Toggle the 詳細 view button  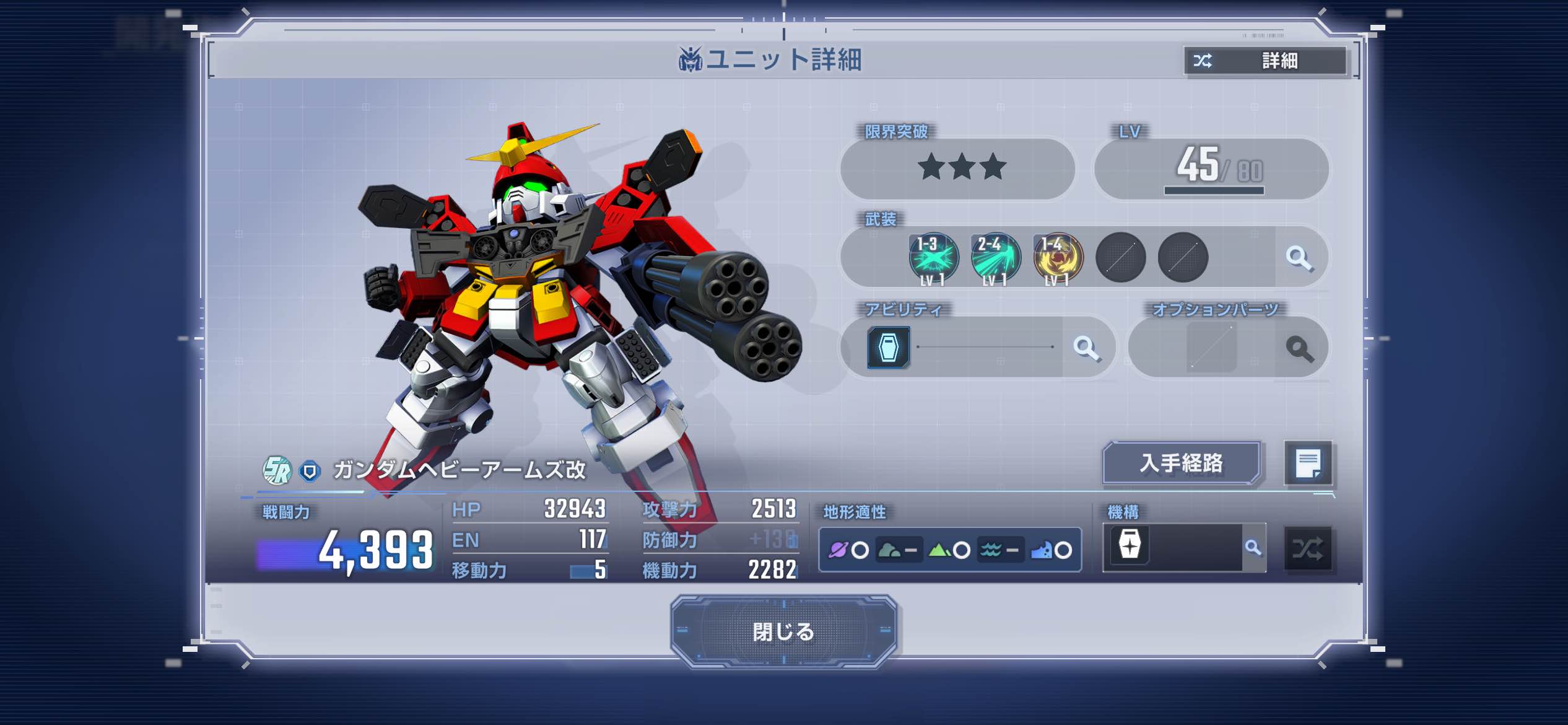point(1265,61)
